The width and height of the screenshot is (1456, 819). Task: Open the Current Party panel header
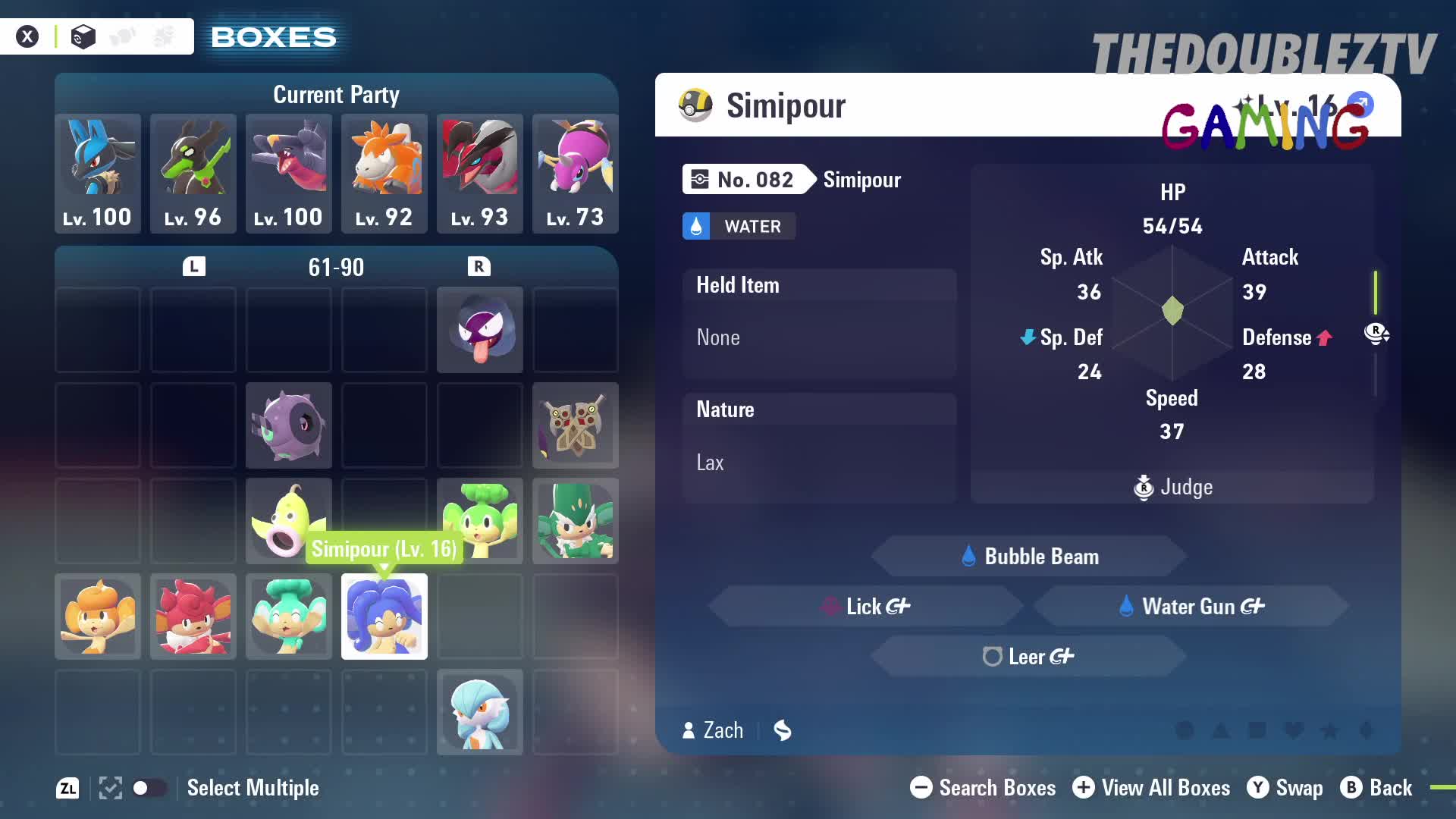point(336,94)
